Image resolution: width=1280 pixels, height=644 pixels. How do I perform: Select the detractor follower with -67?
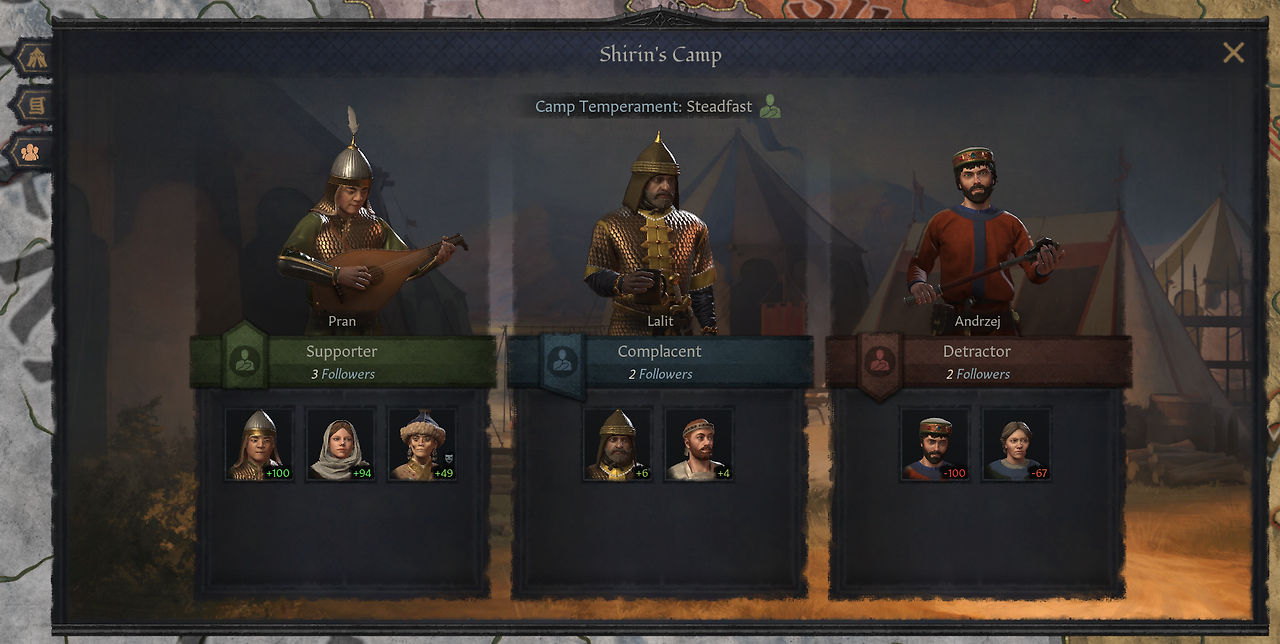[1016, 444]
